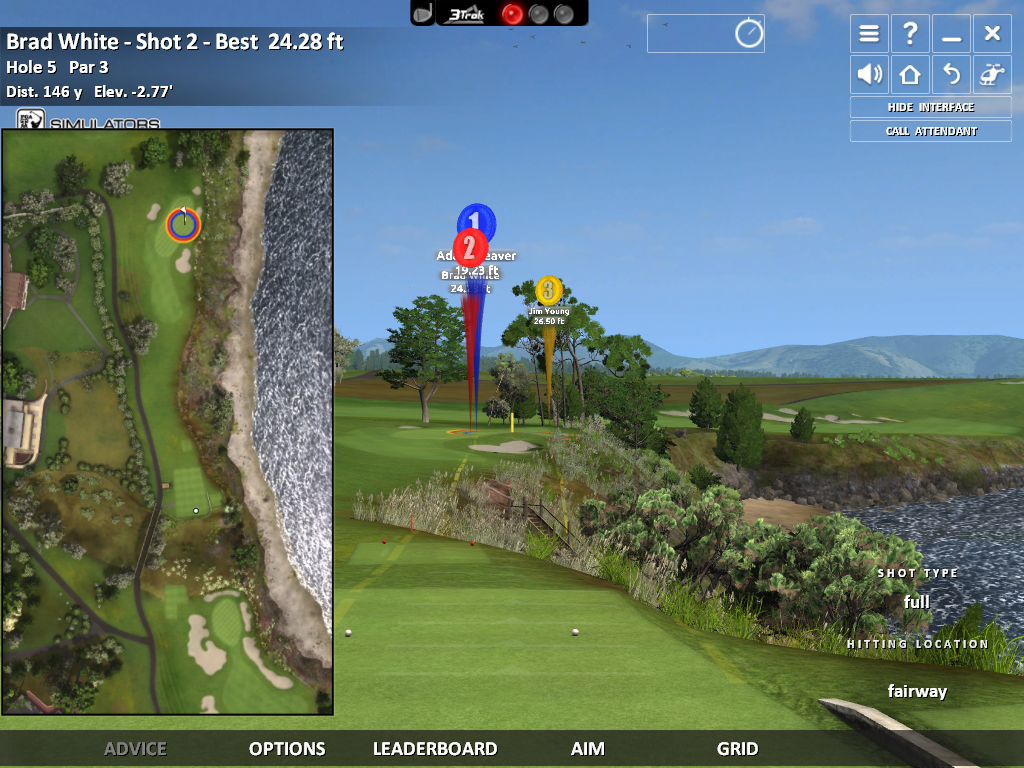Screen dimensions: 1024x768
Task: Select the golf club icon
Action: pos(423,13)
